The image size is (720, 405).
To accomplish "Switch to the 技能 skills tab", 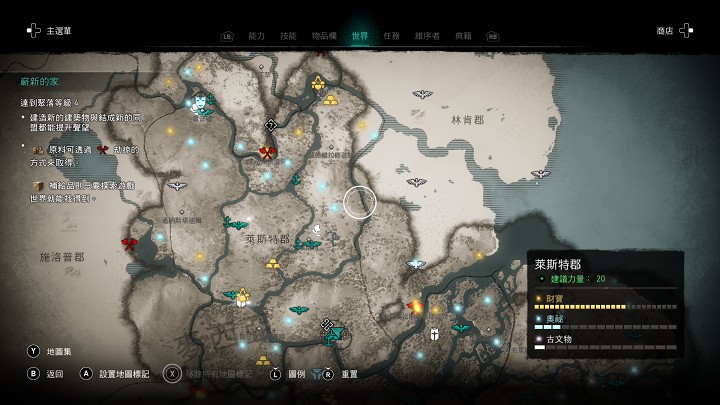I will click(288, 36).
